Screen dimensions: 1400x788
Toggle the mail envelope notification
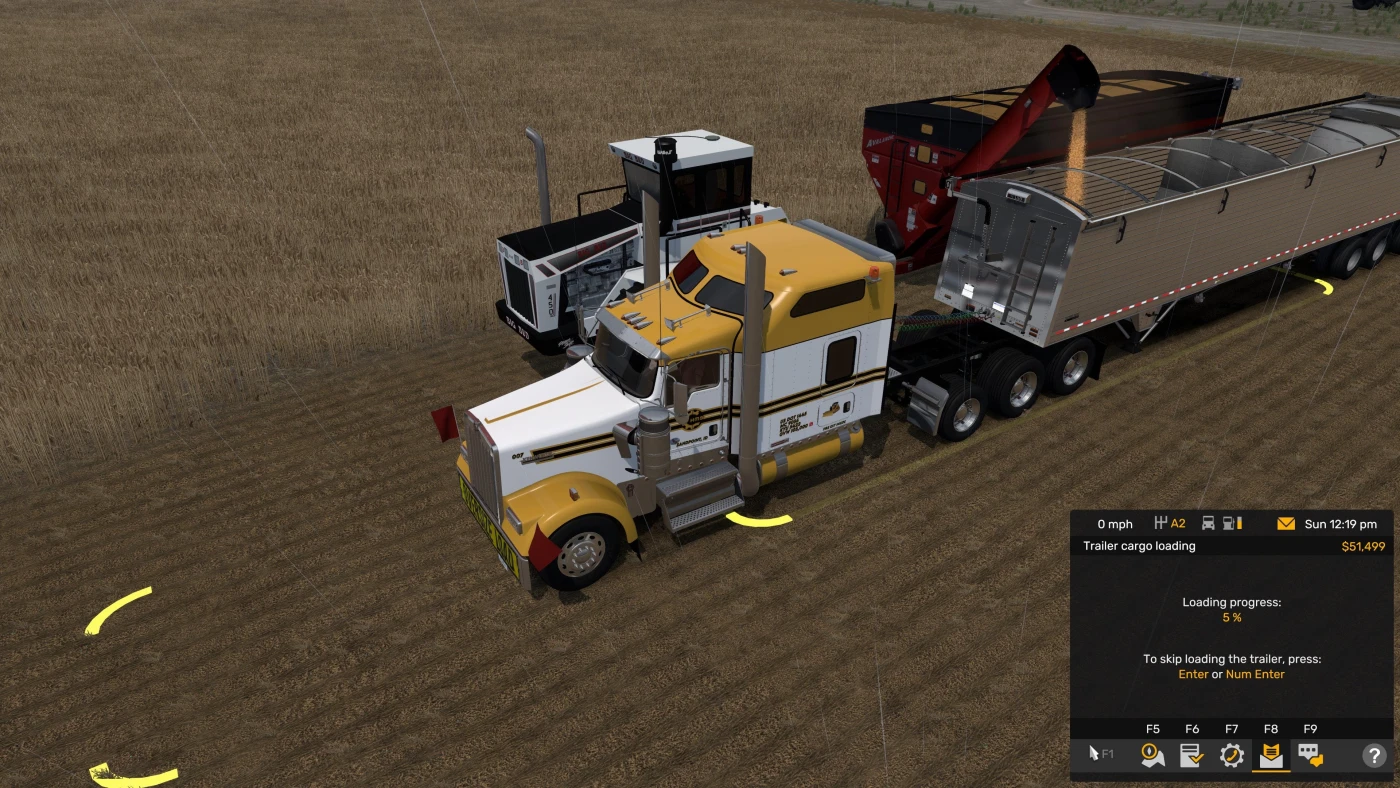1286,522
